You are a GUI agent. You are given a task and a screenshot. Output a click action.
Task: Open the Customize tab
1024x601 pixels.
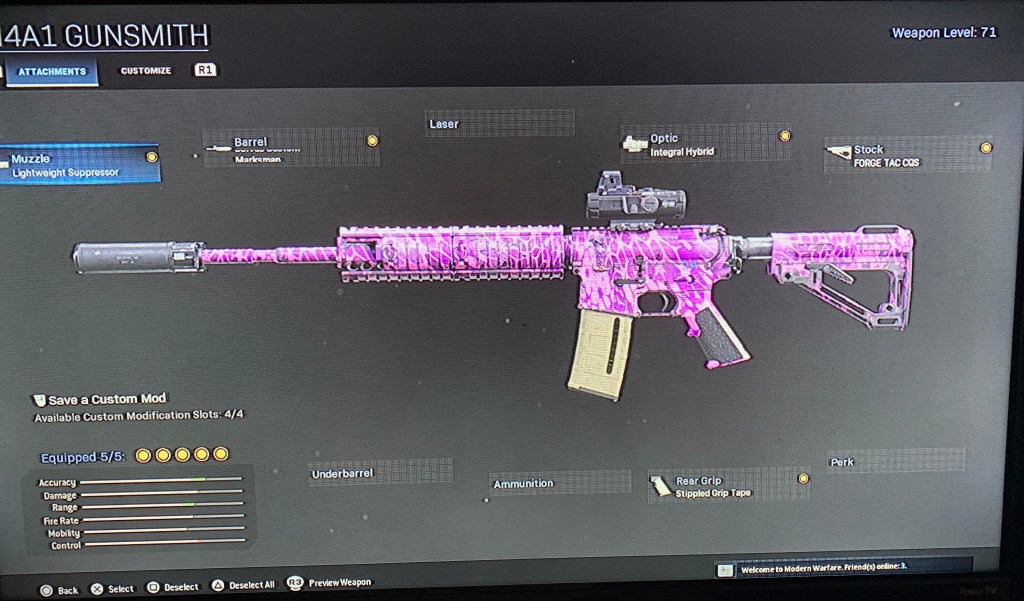[x=146, y=71]
